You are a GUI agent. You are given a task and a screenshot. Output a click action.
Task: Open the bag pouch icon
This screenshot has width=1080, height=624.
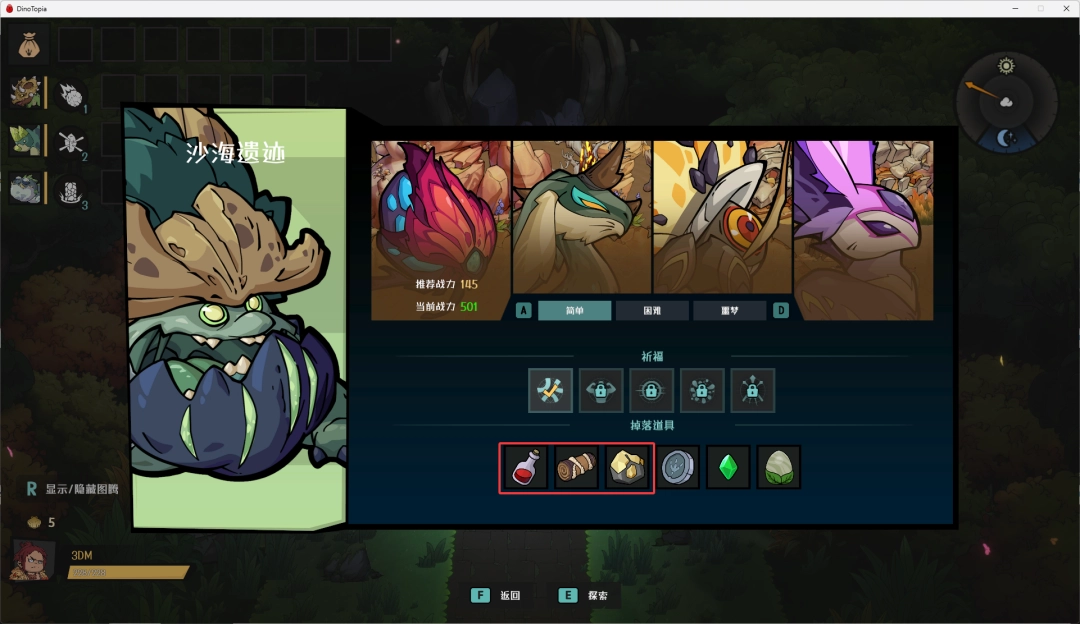click(29, 45)
